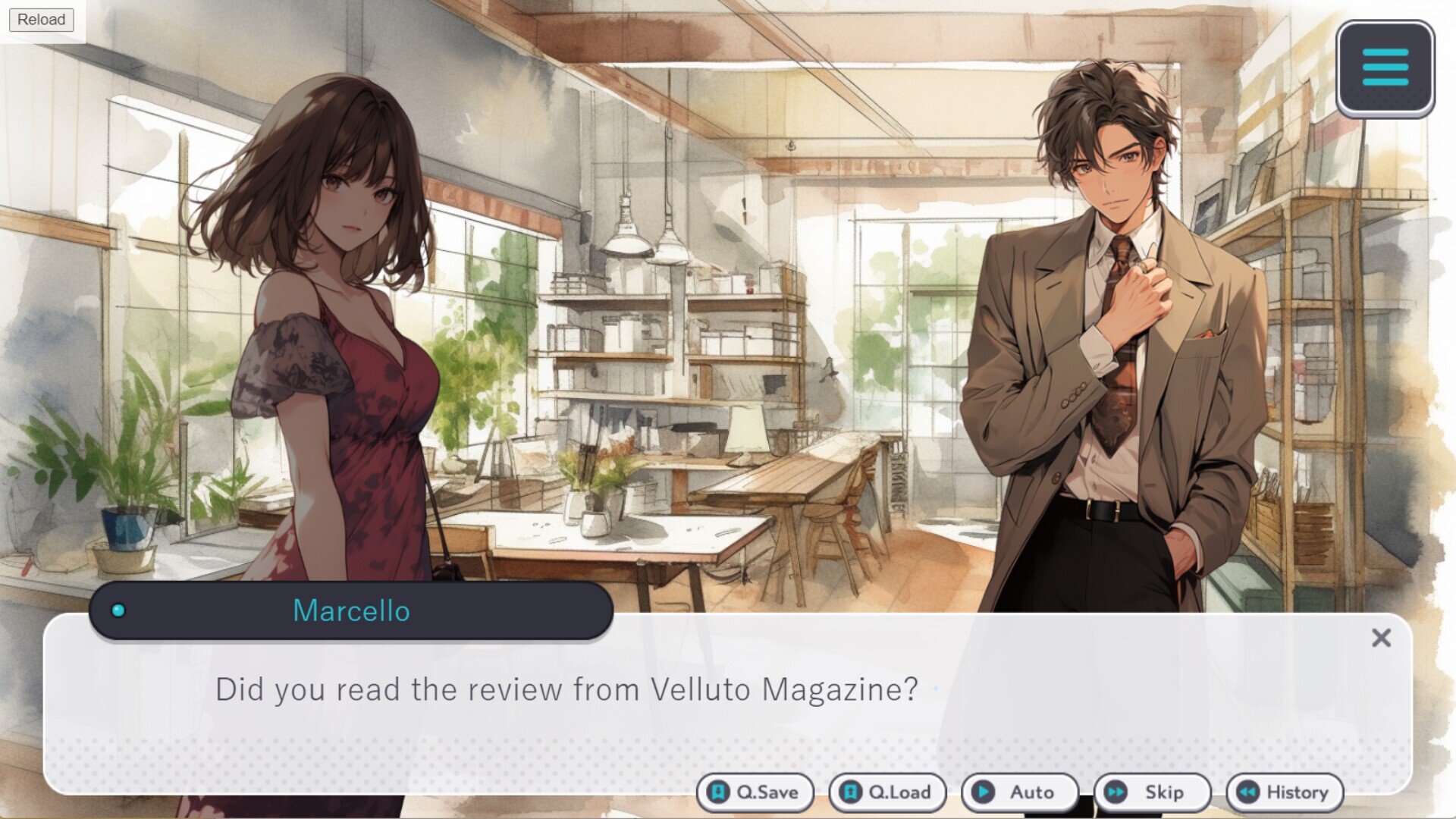This screenshot has width=1456, height=819.
Task: Hide the dialogue window using the X control
Action: tap(1382, 638)
